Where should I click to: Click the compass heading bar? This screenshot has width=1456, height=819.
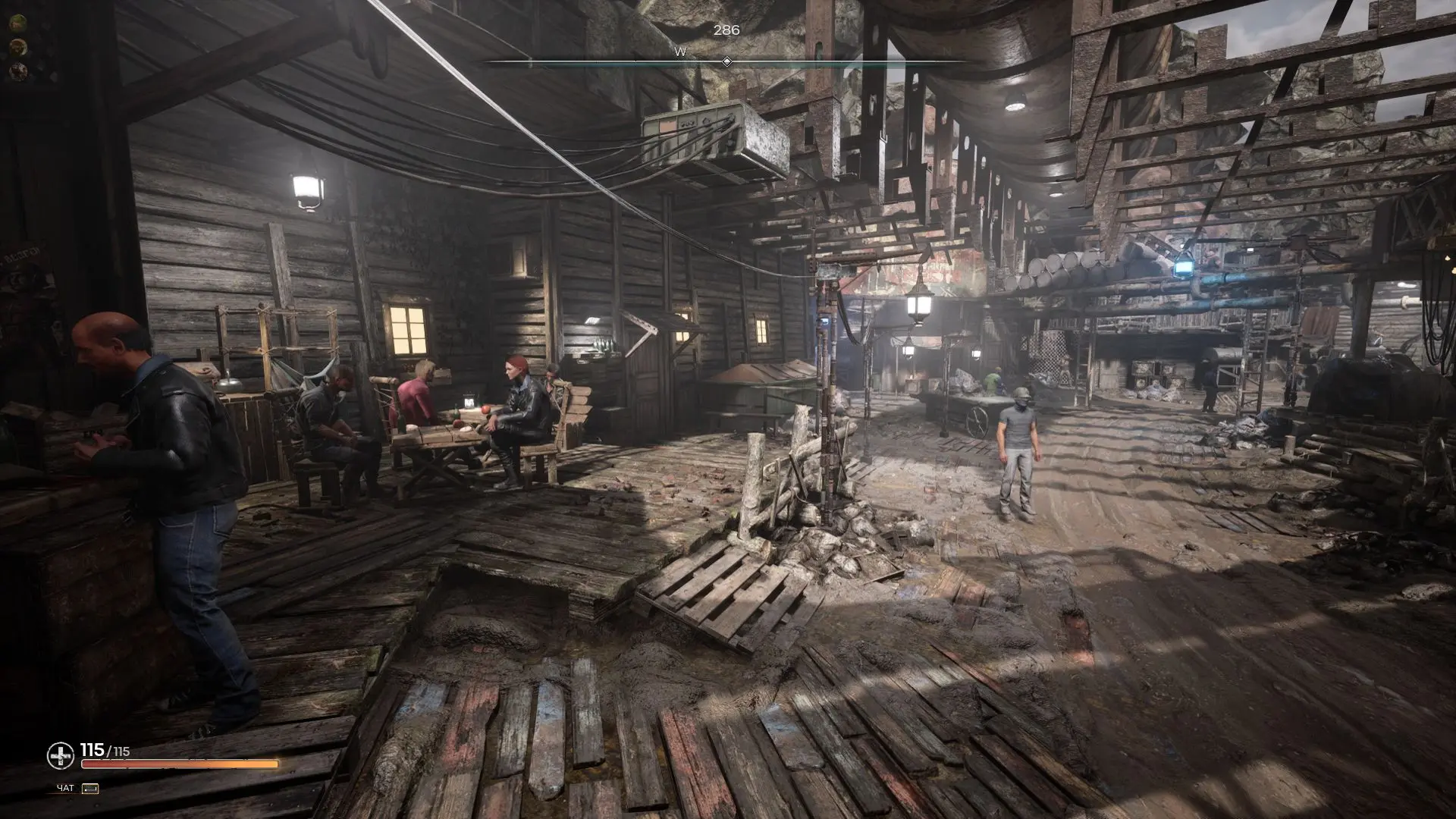(726, 61)
